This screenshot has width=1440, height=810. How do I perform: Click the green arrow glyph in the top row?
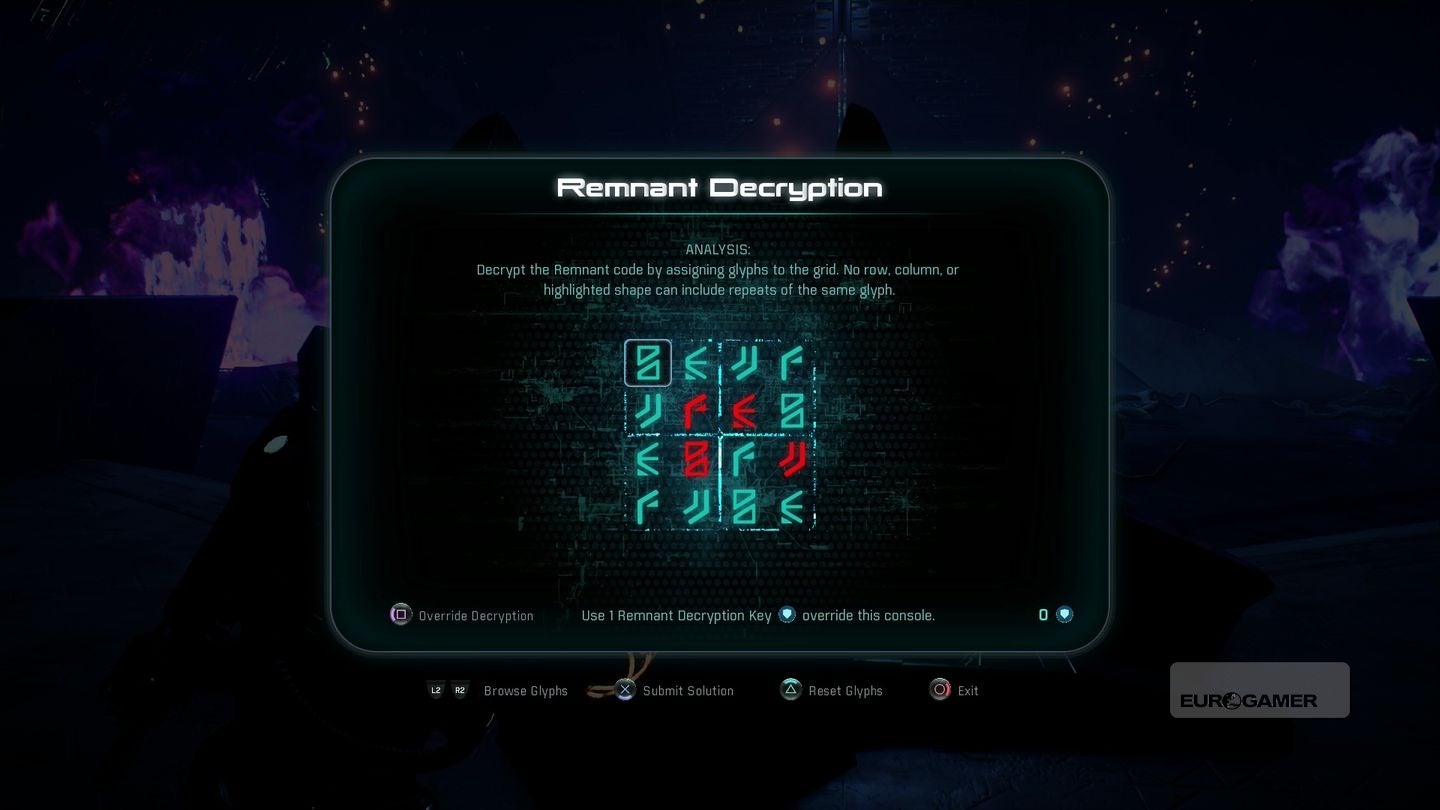click(697, 364)
